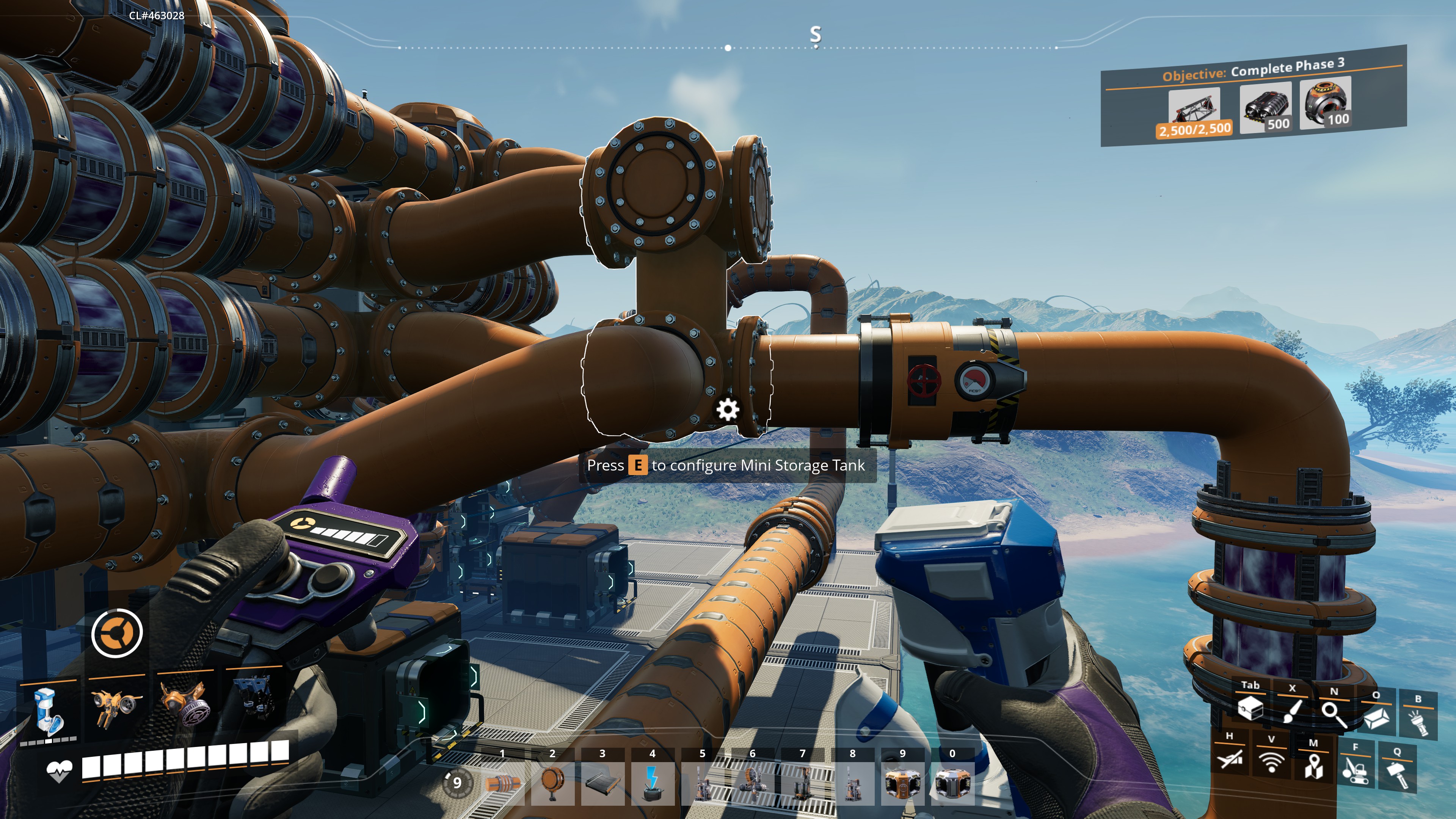Choose the round orange flange in hotbar slot 2
The image size is (1456, 819).
click(552, 782)
